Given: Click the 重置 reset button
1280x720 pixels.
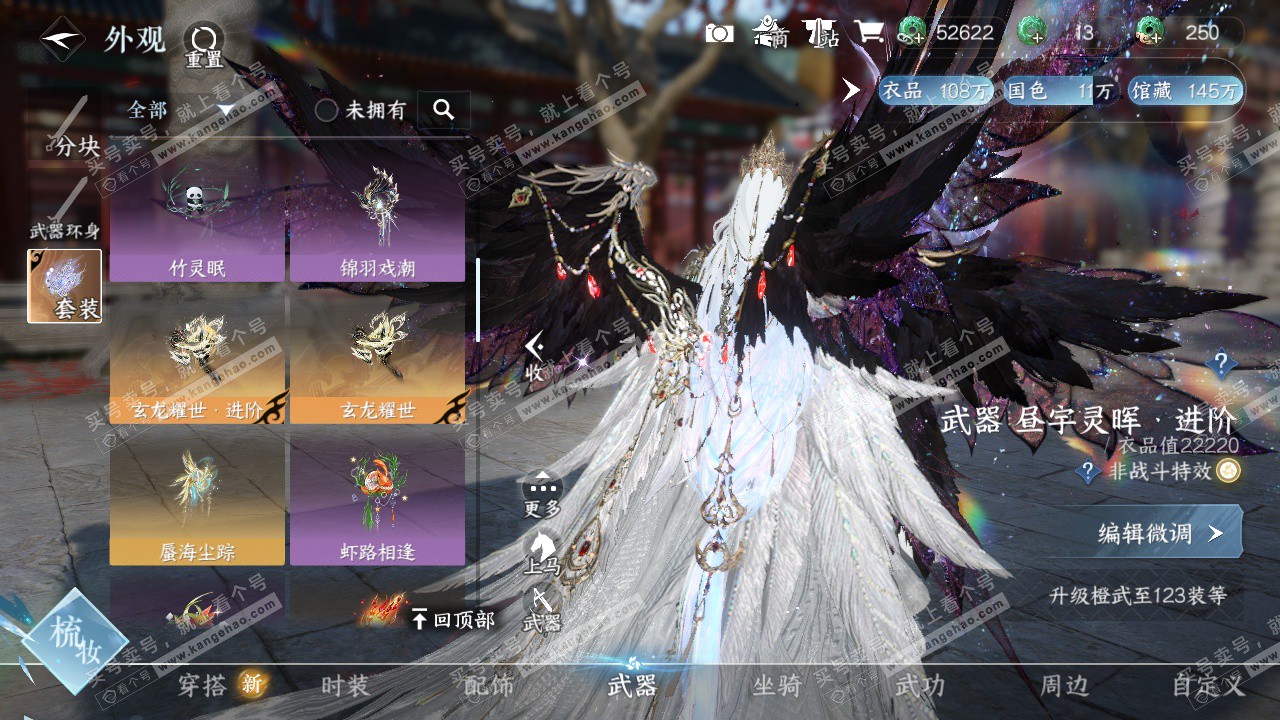Looking at the screenshot, I should (x=204, y=44).
